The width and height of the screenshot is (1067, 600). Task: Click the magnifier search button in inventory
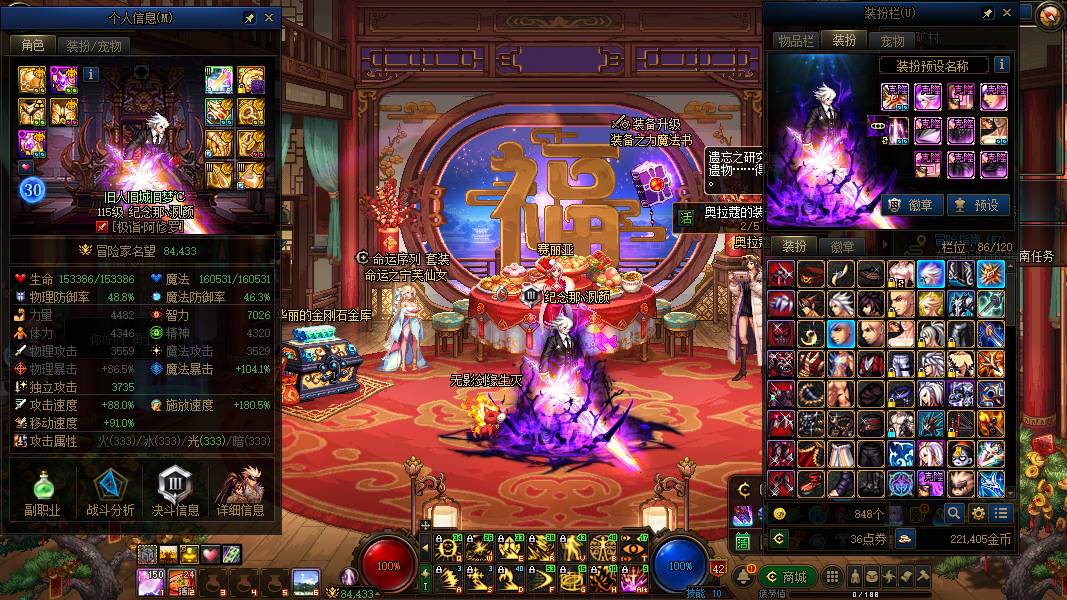coord(953,513)
